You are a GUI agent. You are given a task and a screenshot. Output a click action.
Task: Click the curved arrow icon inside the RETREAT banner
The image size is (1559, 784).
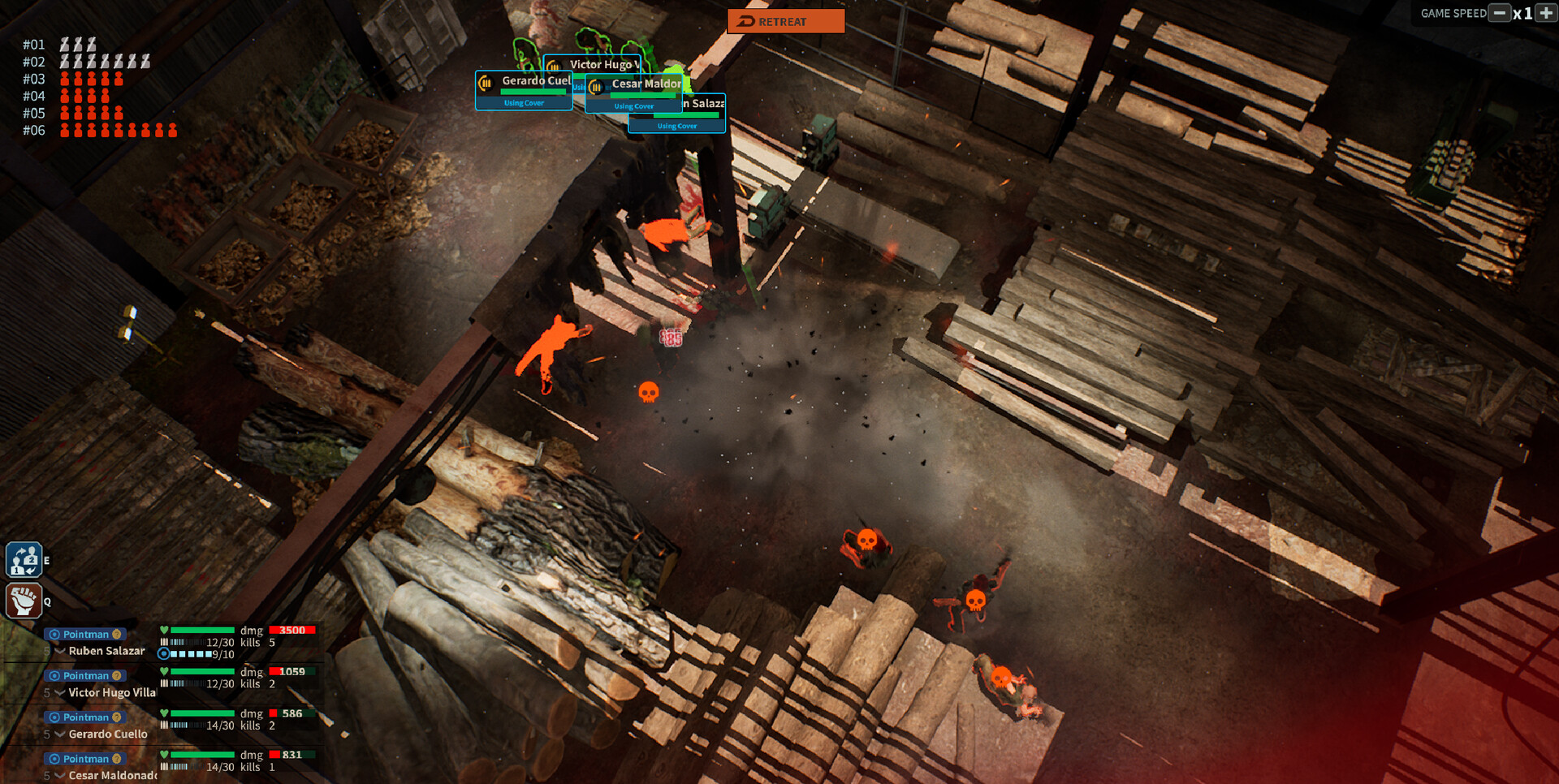tap(745, 21)
